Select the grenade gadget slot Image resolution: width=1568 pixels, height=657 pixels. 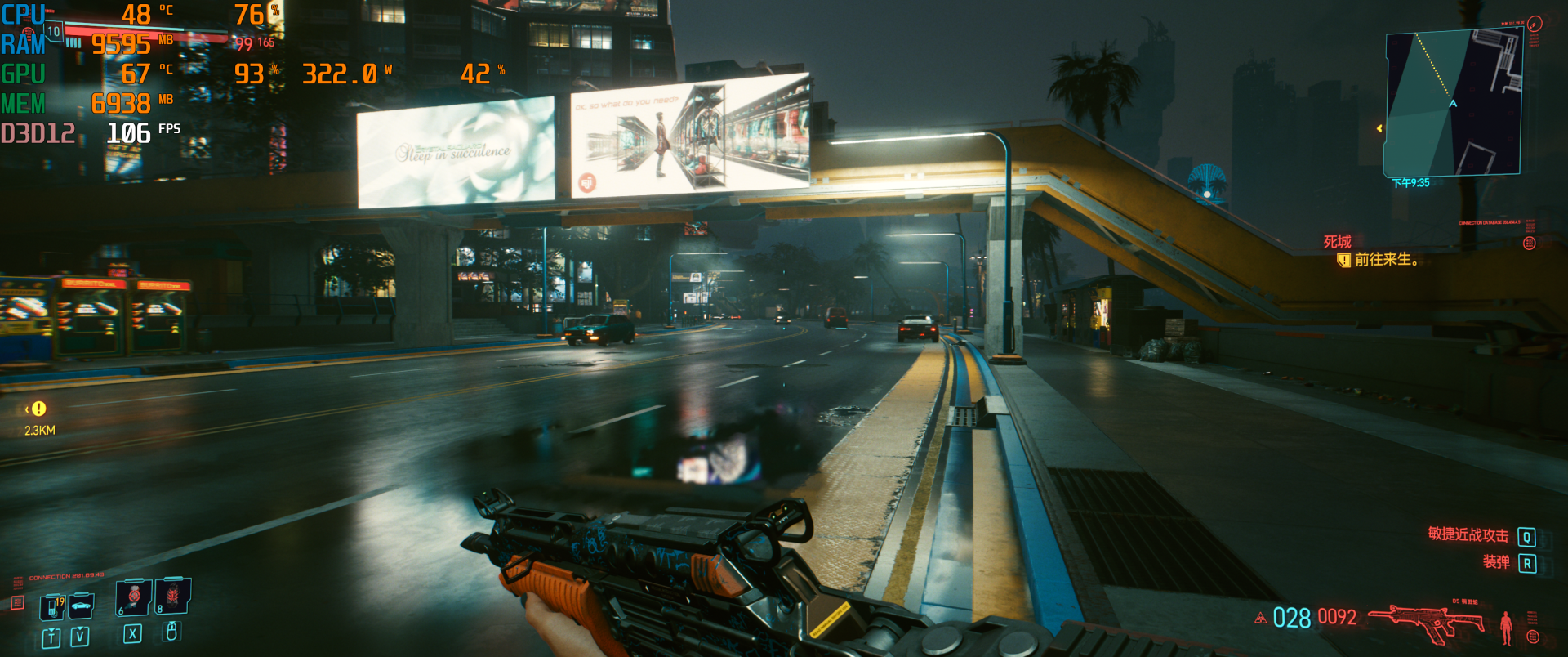(x=173, y=596)
